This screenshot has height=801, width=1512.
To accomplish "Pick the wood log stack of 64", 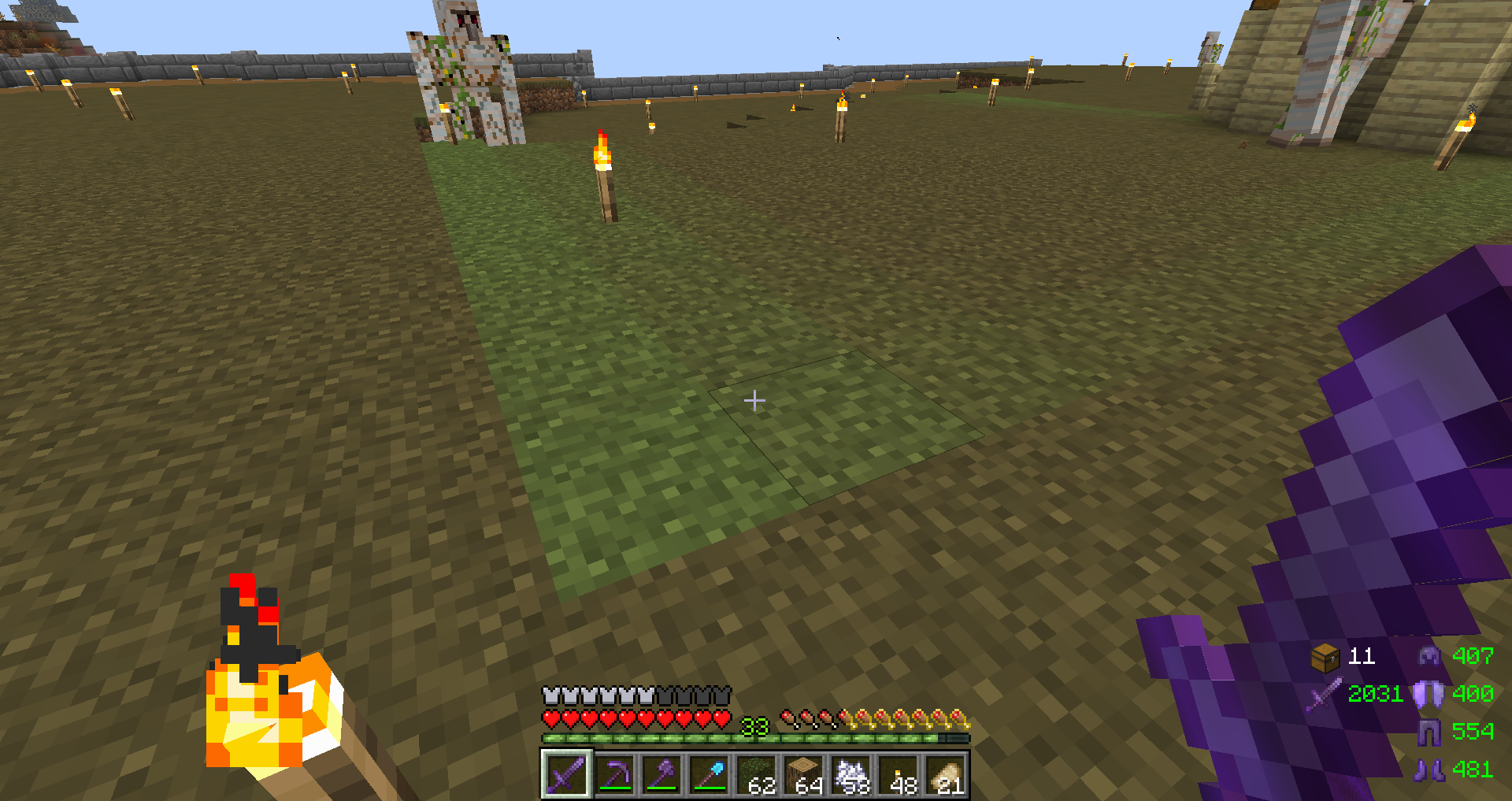I will point(804,775).
